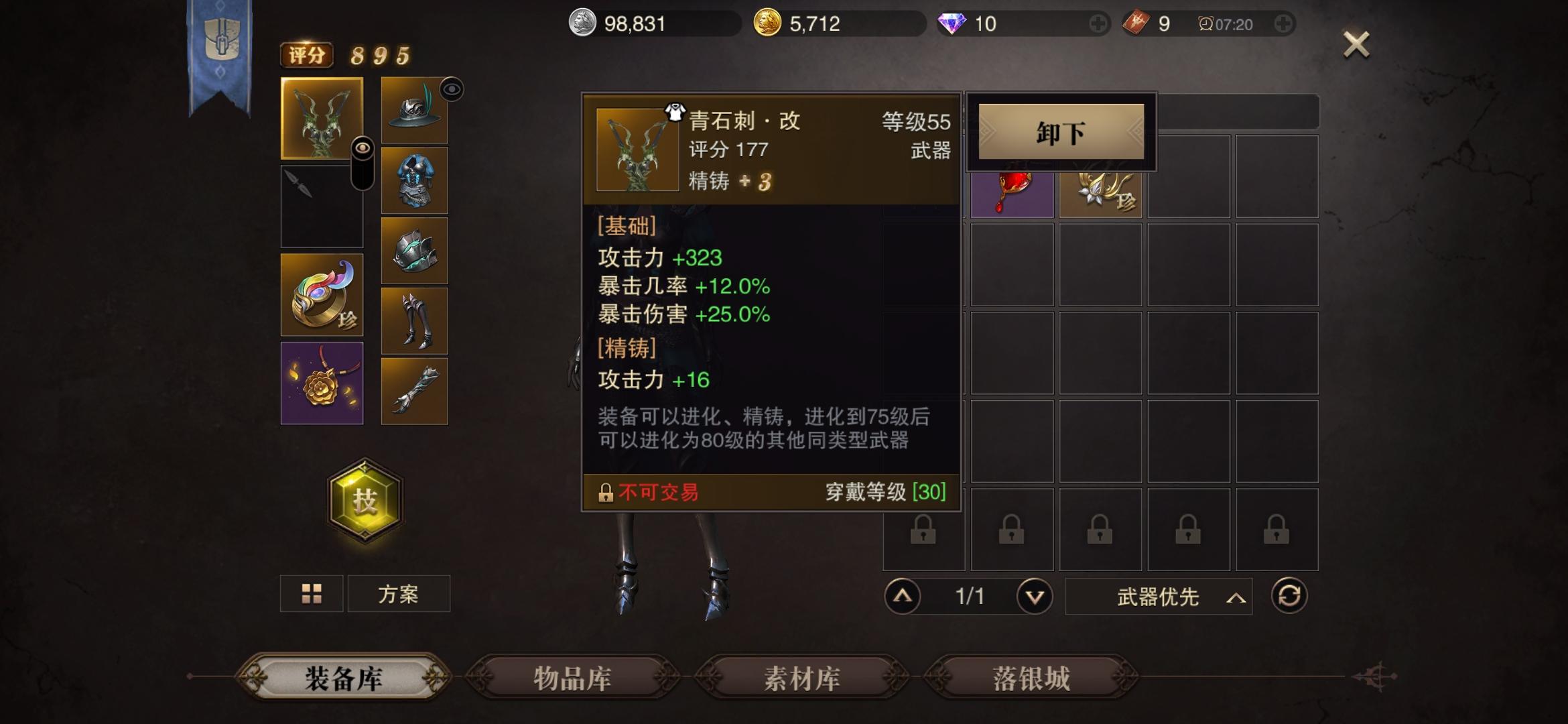
Task: Switch to the 物品库 tab
Action: click(x=573, y=678)
